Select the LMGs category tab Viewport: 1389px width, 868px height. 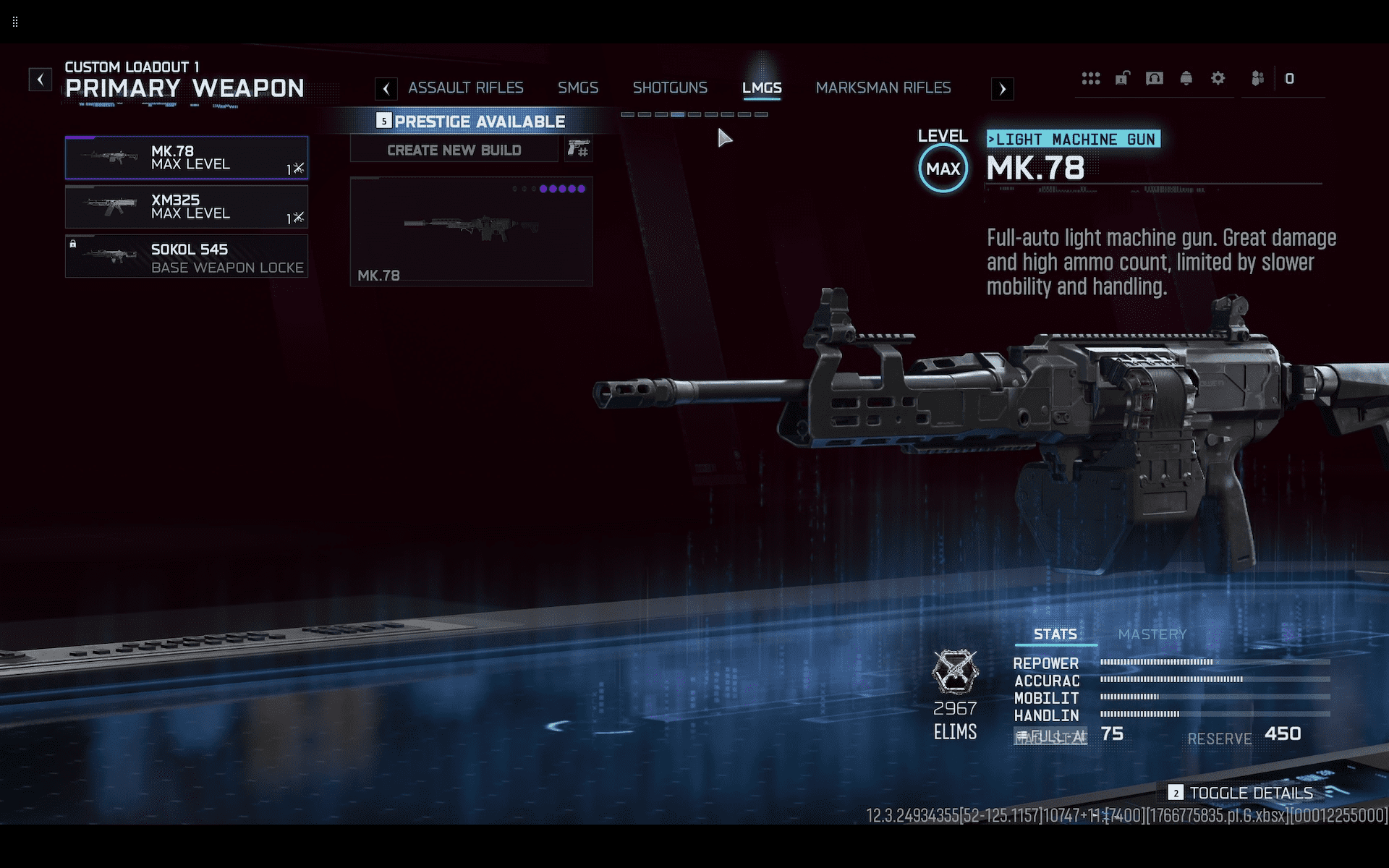tap(762, 88)
